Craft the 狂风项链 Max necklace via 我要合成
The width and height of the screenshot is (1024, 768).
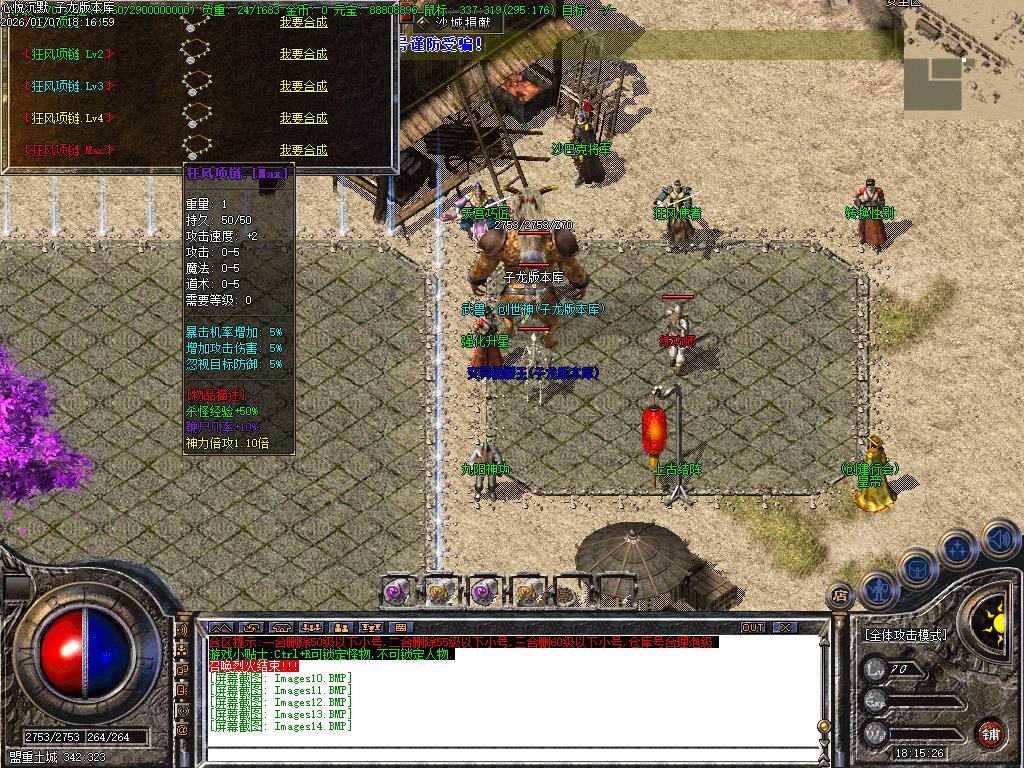pos(303,150)
